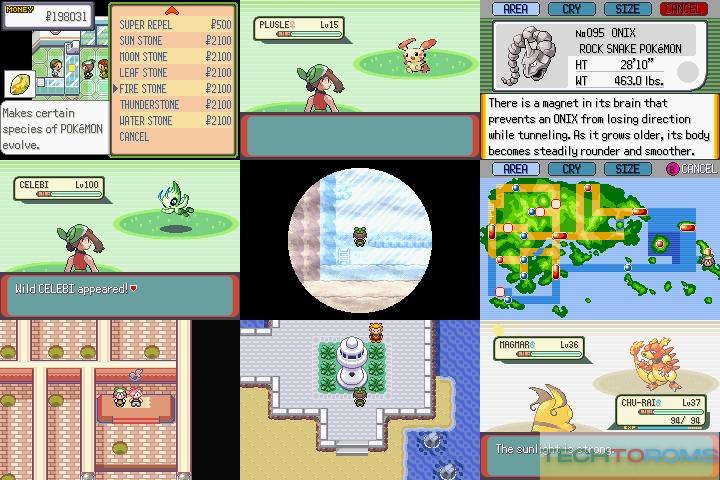Click CANCEL at the bottom of the shop list
This screenshot has width=720, height=480.
134,137
